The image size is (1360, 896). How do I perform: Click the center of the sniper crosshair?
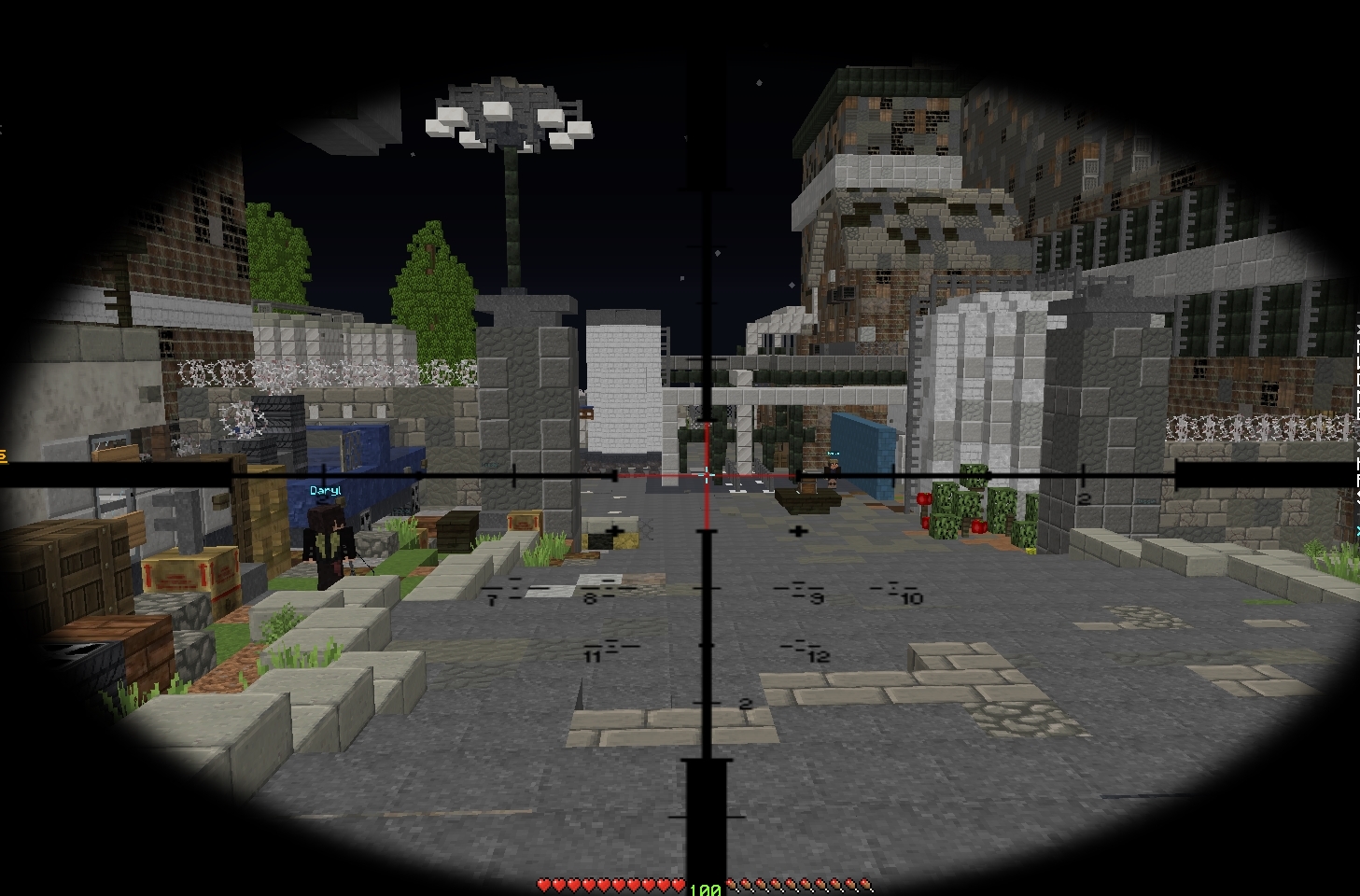point(707,476)
